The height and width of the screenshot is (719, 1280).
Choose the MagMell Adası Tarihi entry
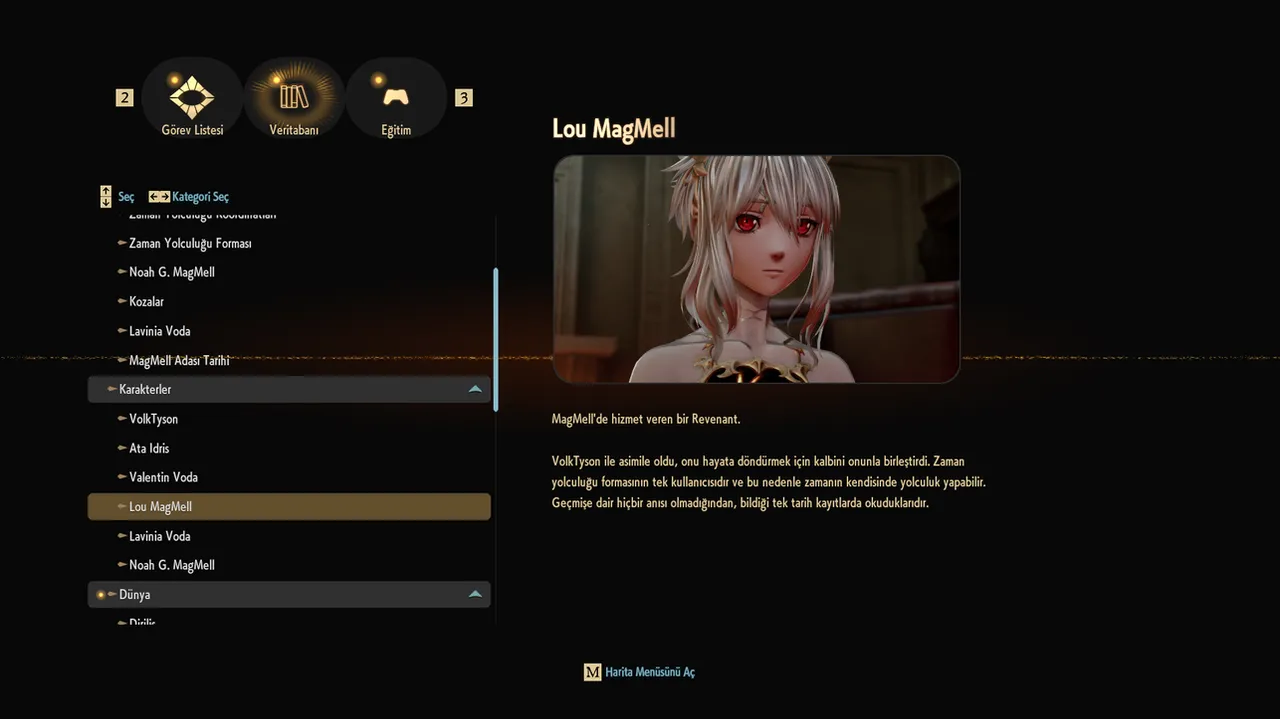[x=179, y=360]
